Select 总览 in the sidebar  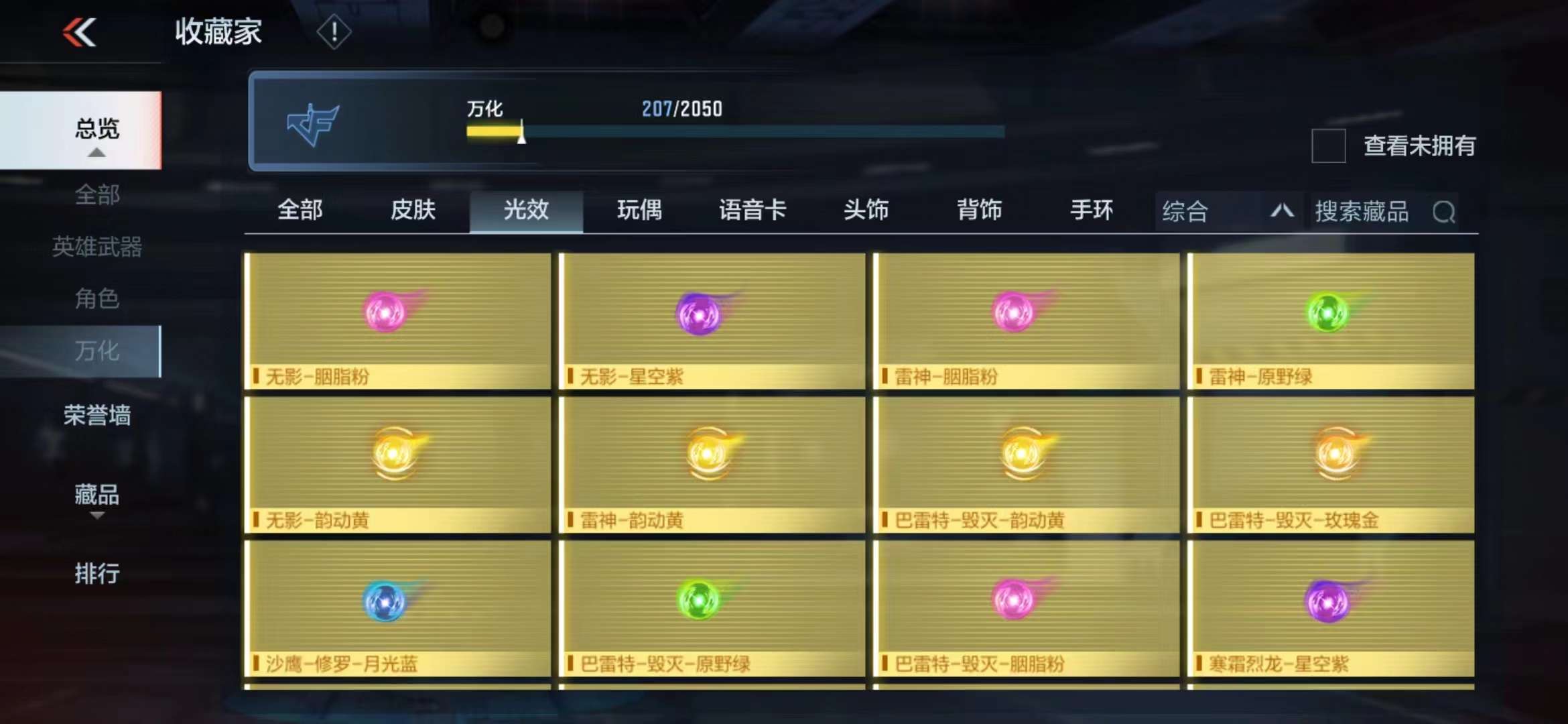pos(96,129)
